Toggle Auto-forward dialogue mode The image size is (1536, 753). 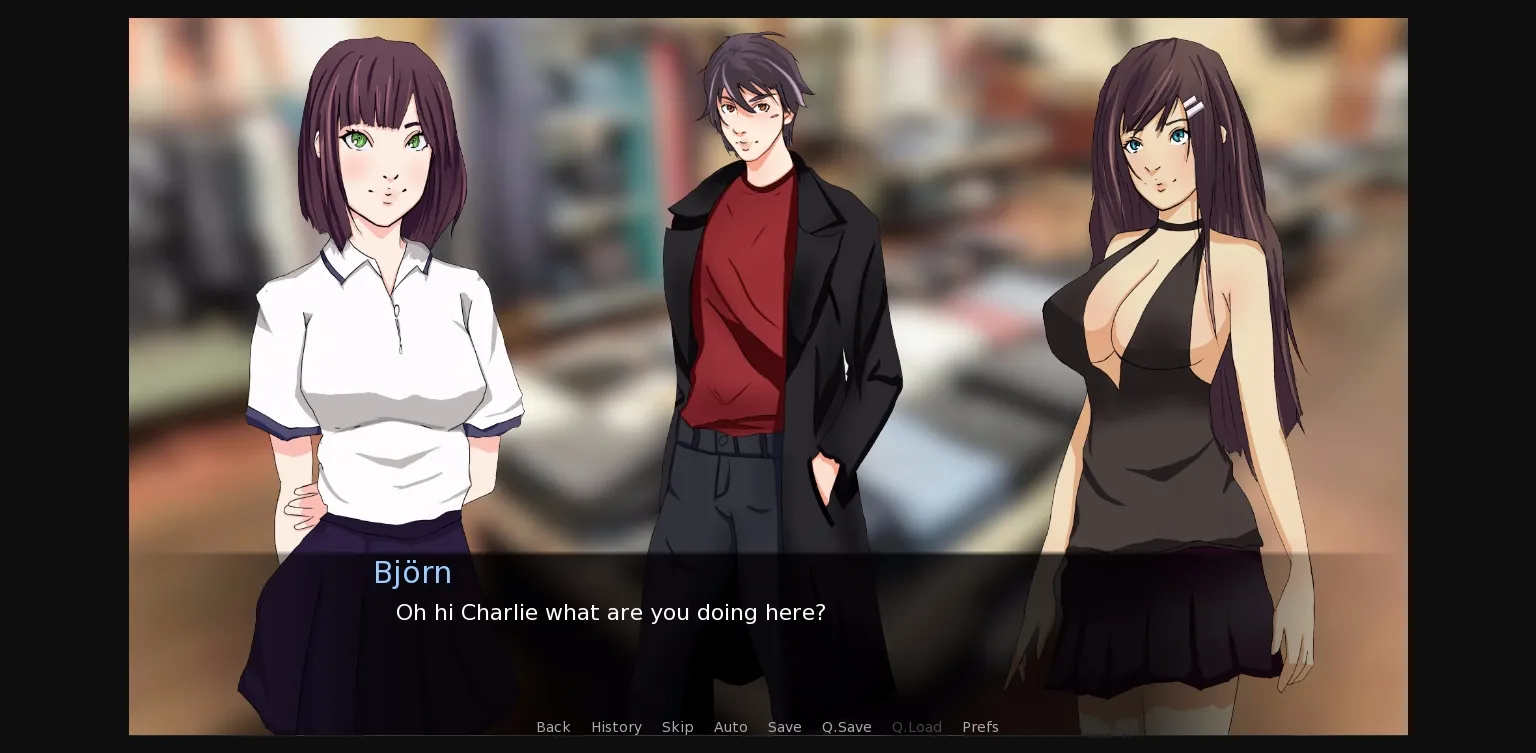tap(730, 727)
